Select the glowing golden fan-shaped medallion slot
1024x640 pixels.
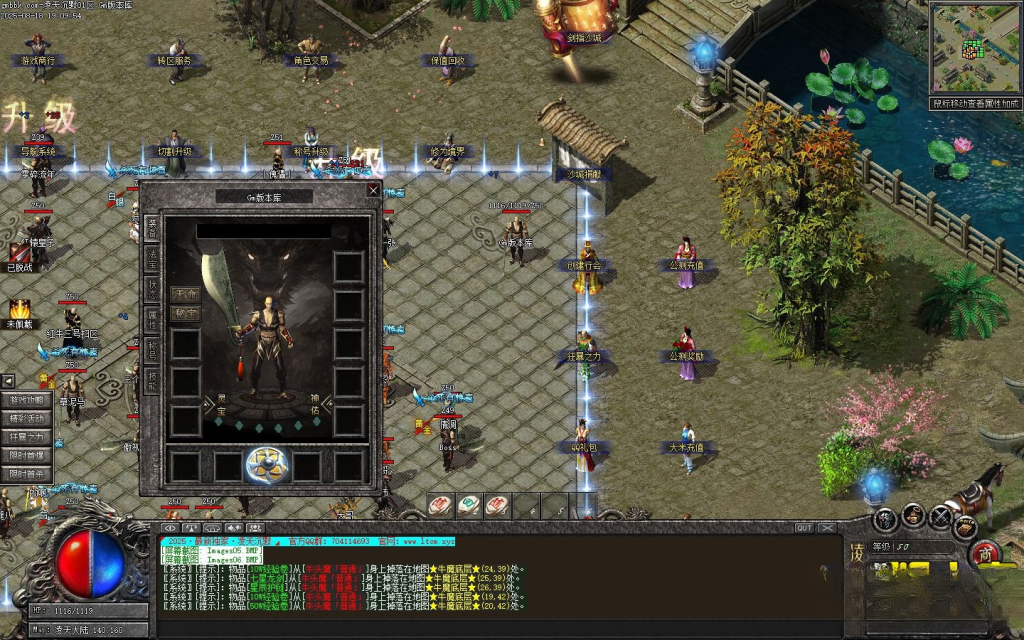click(x=267, y=465)
